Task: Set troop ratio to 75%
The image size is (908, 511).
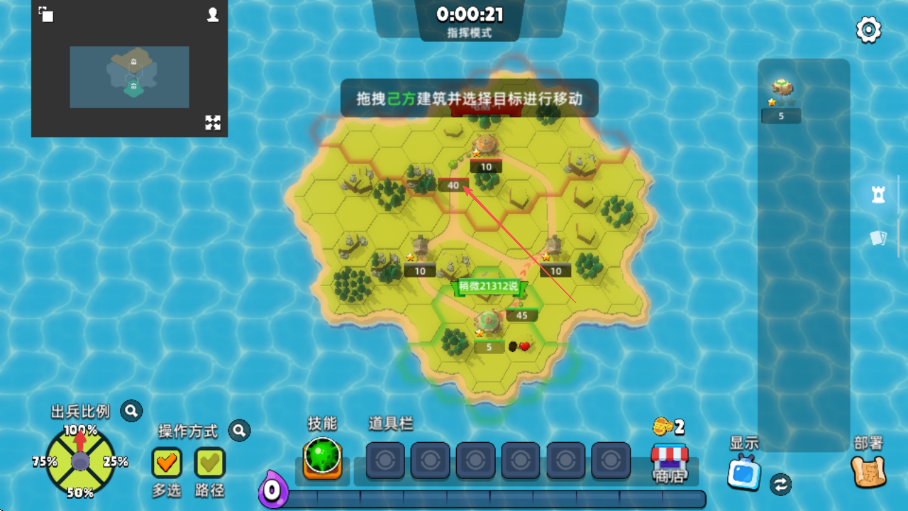Action: pyautogui.click(x=45, y=462)
